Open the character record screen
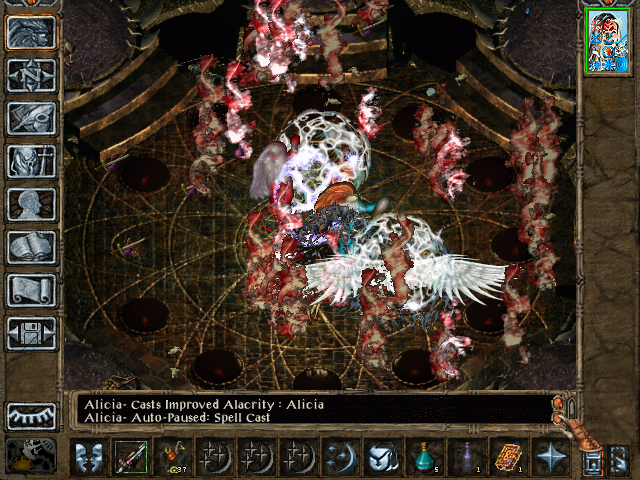The height and width of the screenshot is (480, 640). 32,204
